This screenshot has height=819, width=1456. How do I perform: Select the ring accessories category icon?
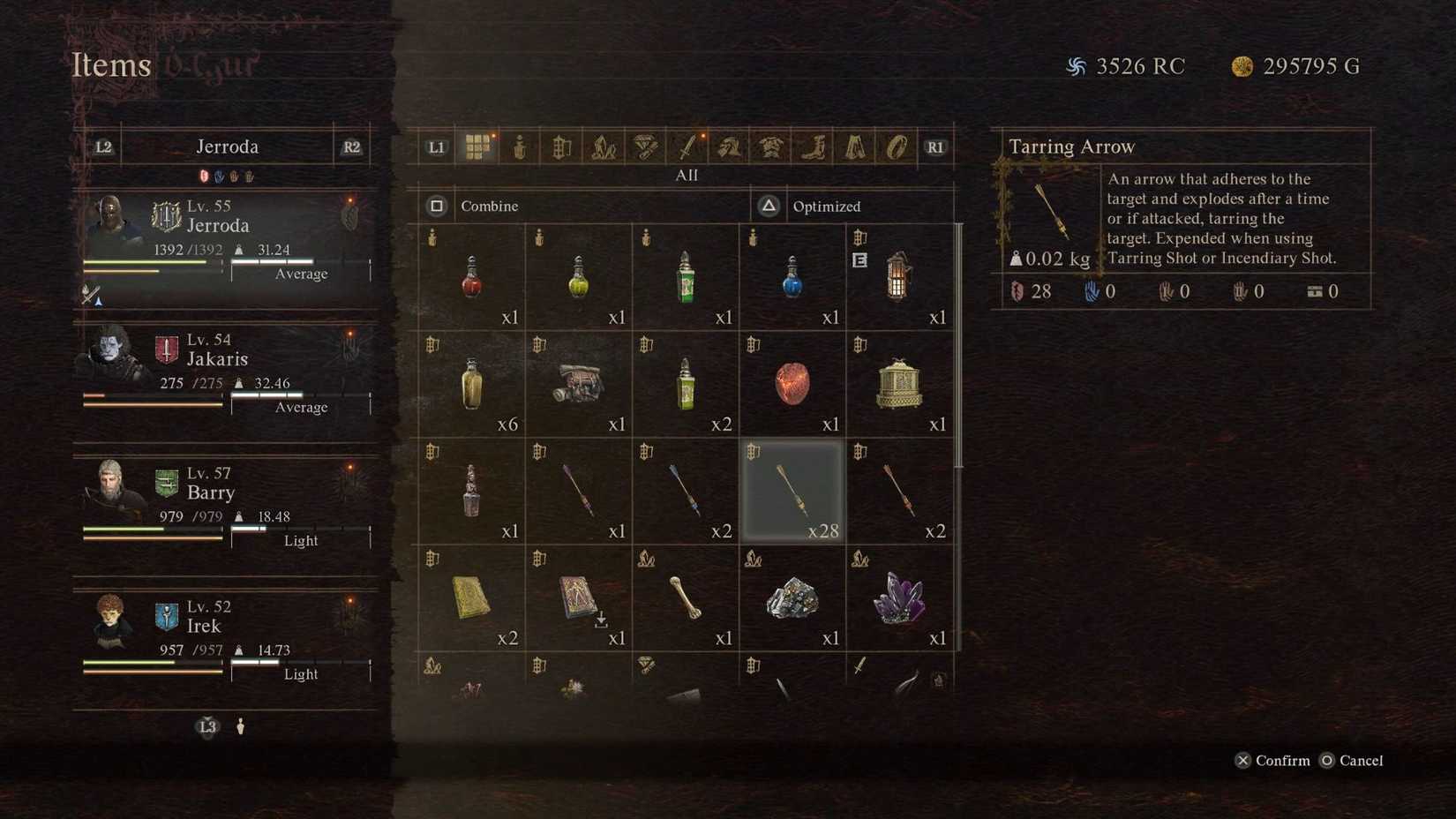(x=897, y=147)
